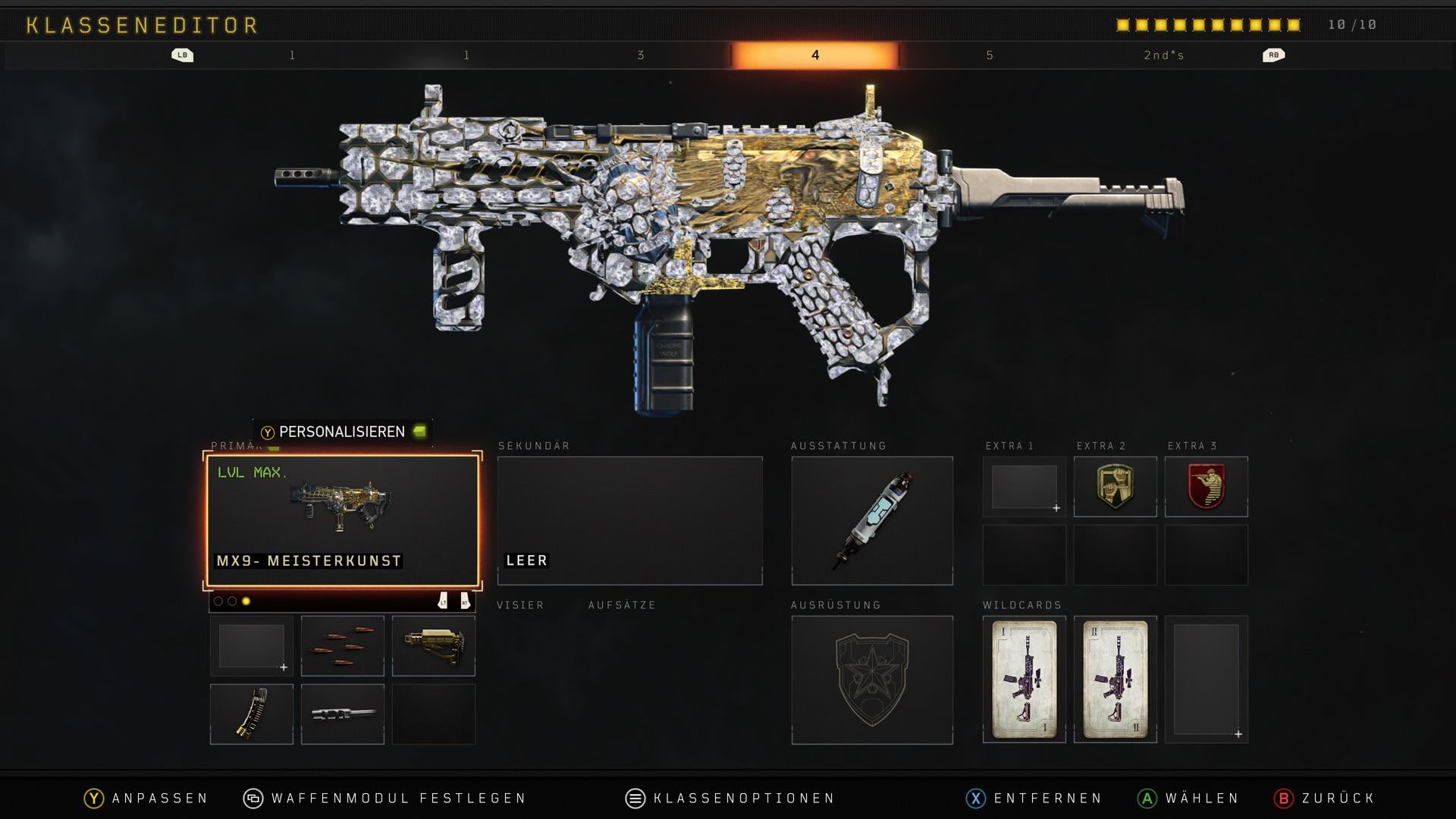The height and width of the screenshot is (819, 1456).
Task: Select the MX9 Meisterkunst primary weapon slot
Action: pos(342,521)
